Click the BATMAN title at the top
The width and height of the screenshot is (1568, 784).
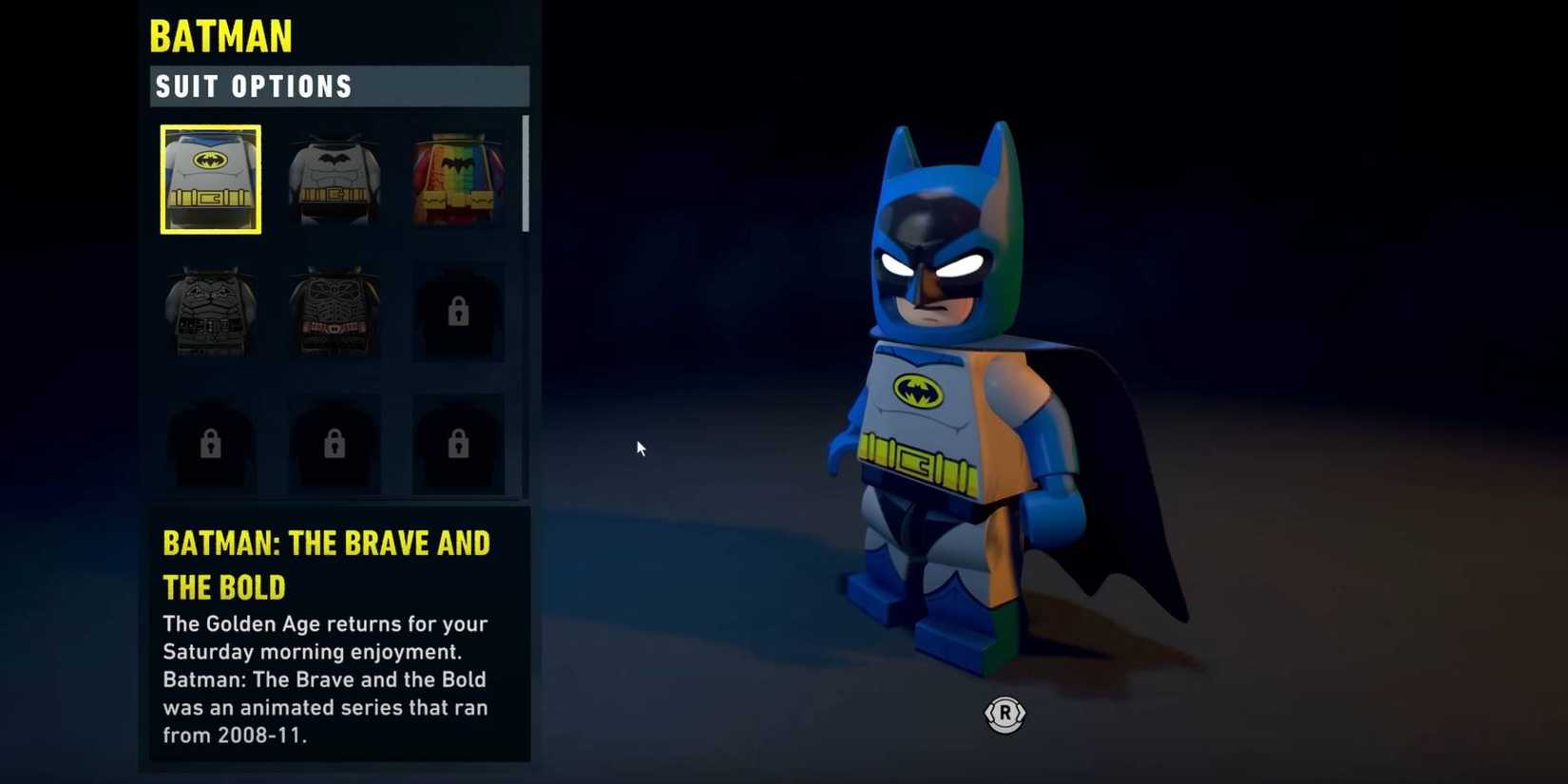tap(220, 36)
